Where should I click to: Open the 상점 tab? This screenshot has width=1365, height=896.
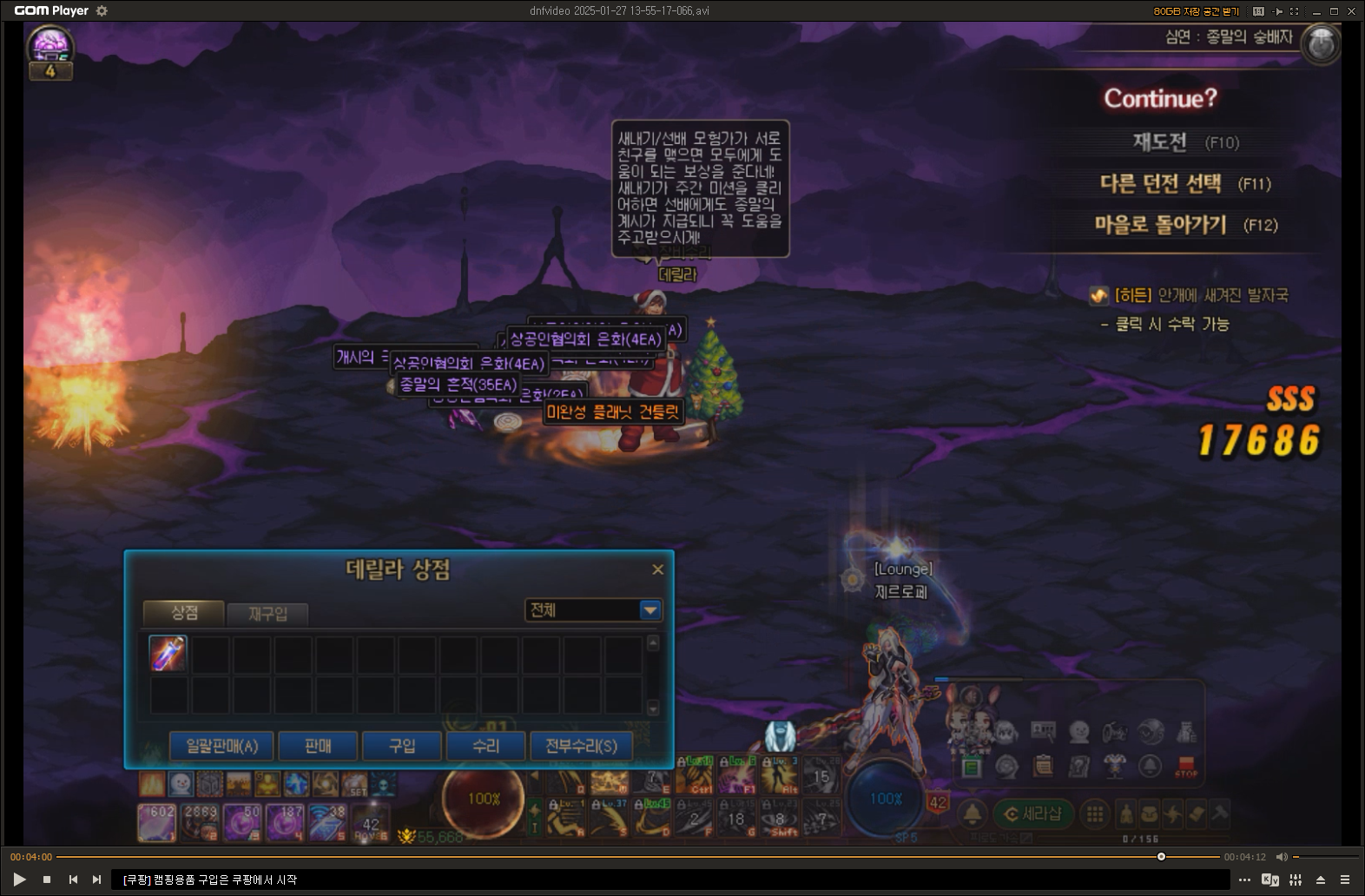tap(184, 613)
